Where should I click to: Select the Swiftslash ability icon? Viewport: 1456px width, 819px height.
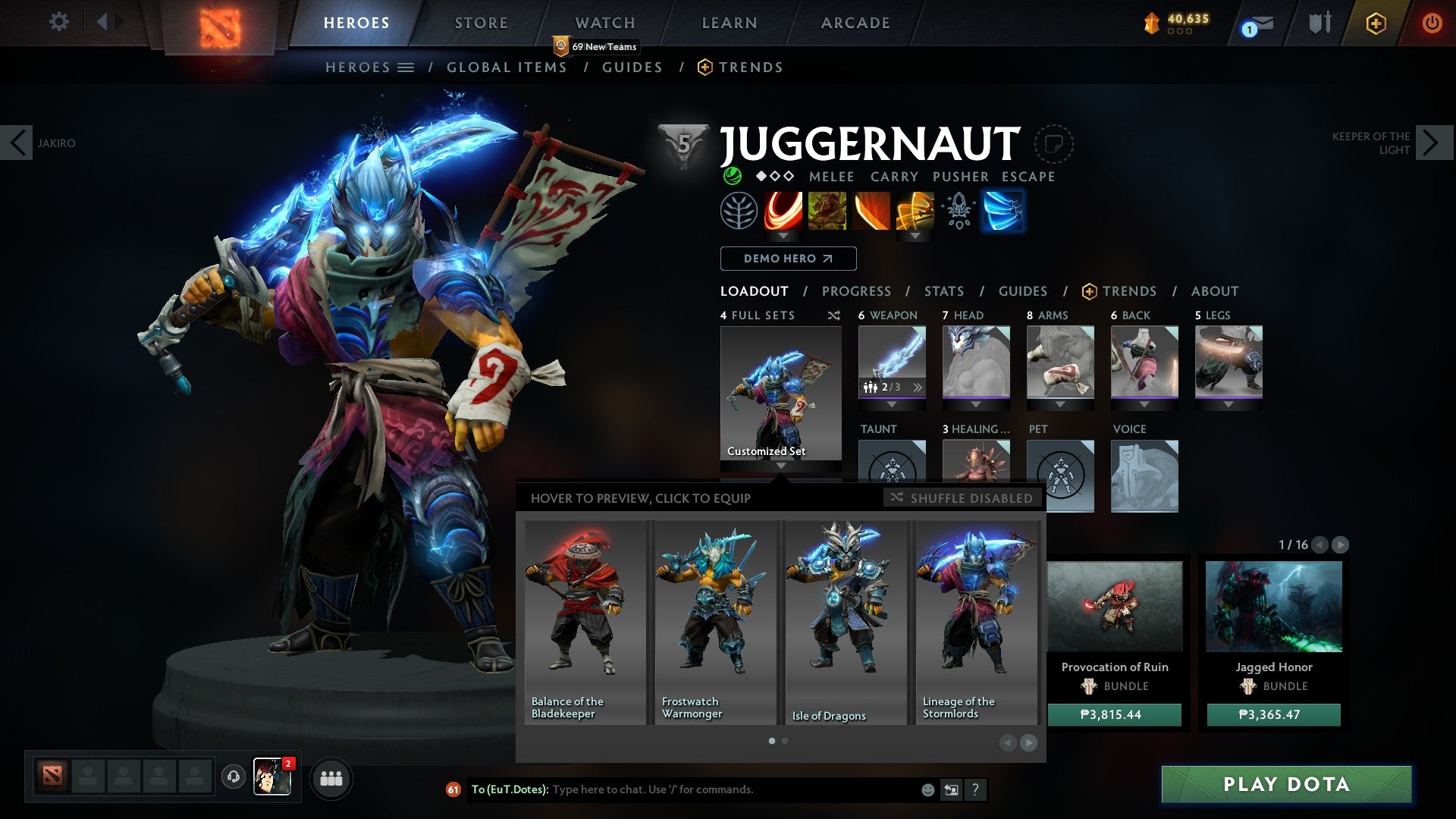[1003, 211]
